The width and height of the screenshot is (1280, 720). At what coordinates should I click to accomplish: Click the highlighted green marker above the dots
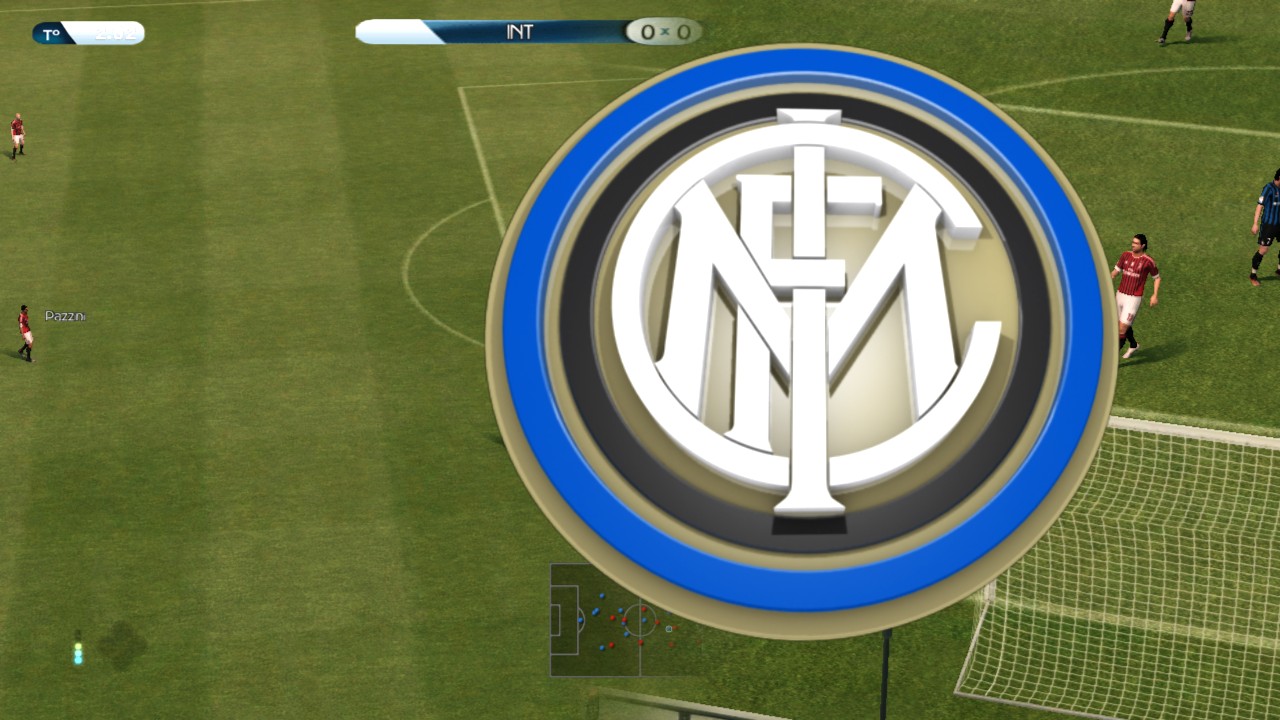[x=78, y=646]
